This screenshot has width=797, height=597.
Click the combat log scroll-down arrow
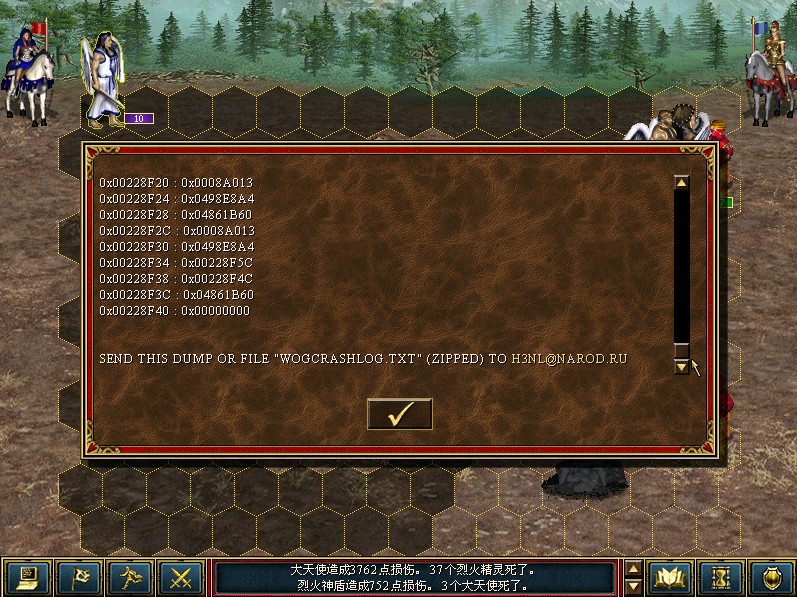633,586
